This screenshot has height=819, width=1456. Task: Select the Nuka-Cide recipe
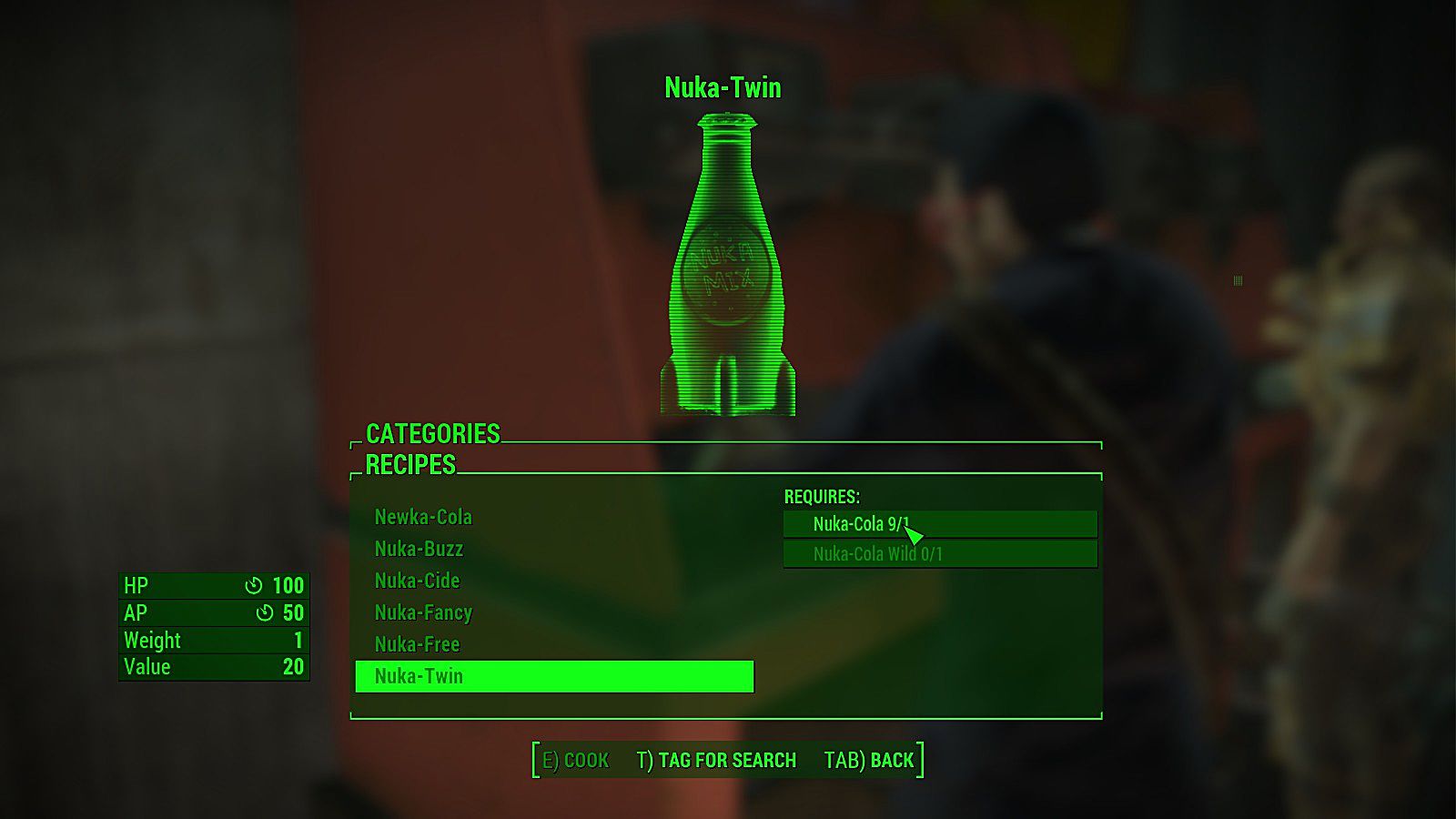click(x=417, y=581)
